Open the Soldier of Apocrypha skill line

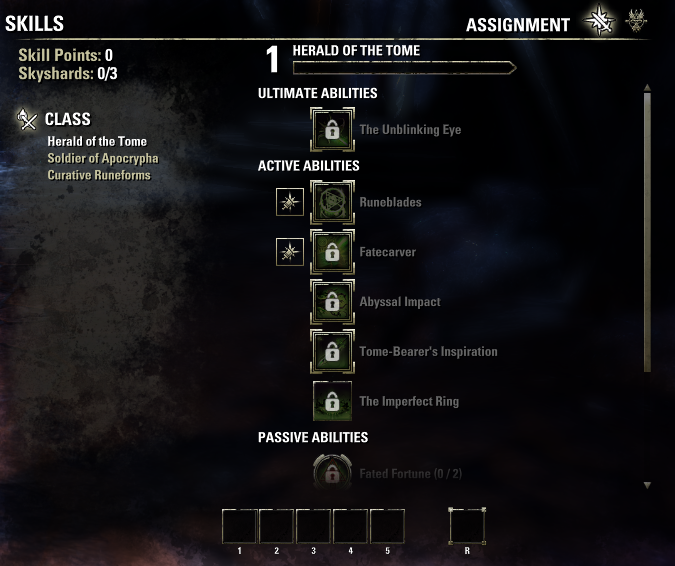102,158
